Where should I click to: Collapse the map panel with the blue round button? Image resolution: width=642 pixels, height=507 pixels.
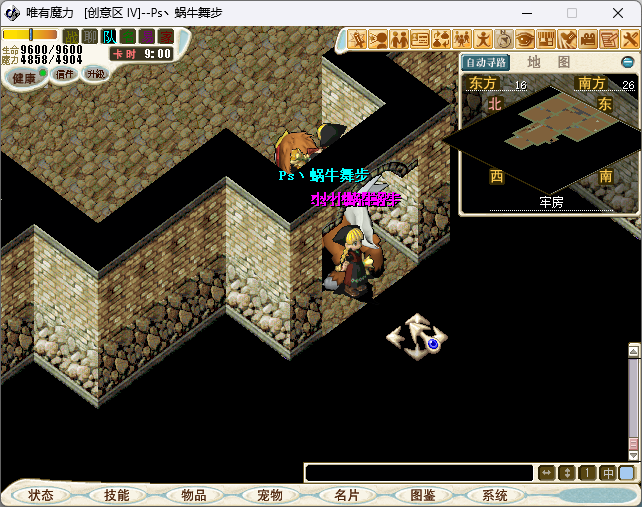[628, 62]
